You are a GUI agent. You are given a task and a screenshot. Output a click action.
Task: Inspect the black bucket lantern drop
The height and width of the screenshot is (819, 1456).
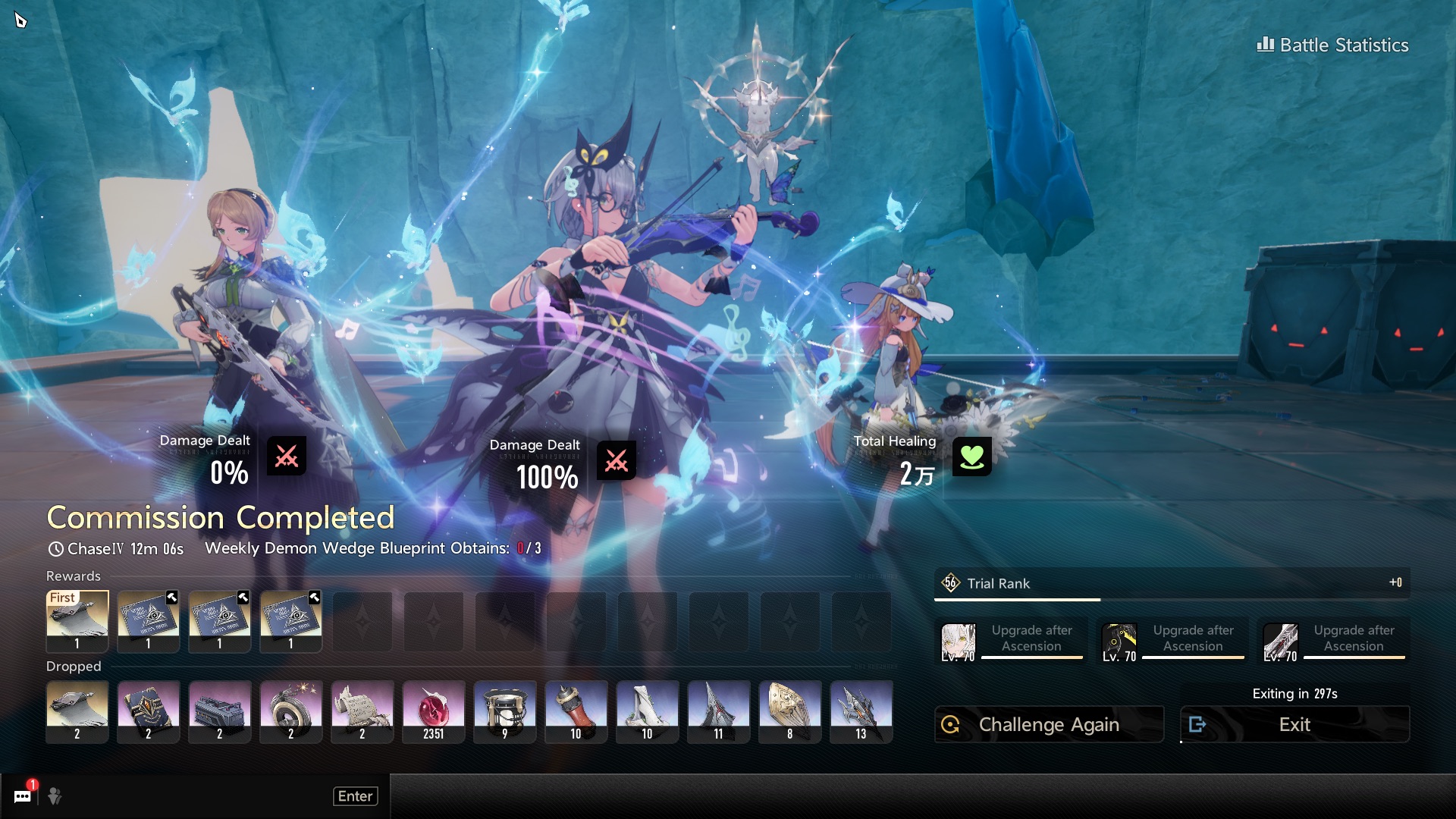(505, 711)
